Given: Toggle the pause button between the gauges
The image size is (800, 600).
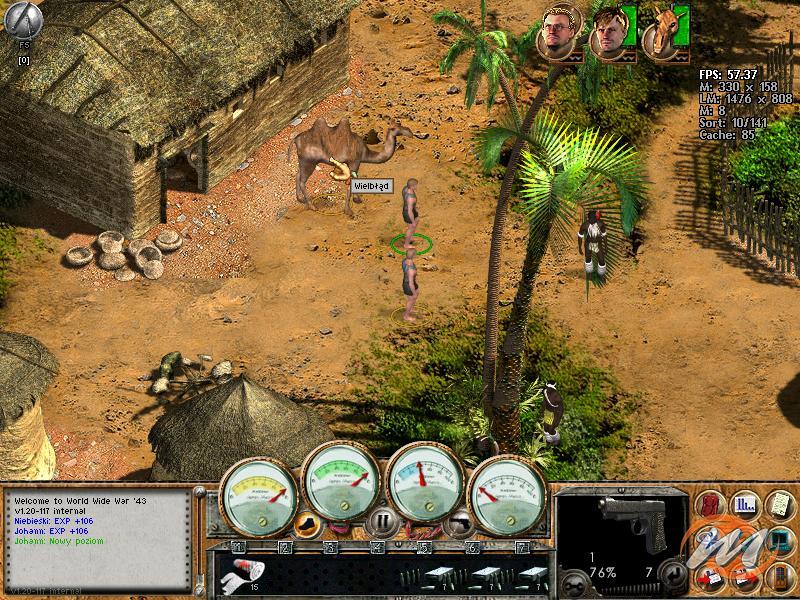Looking at the screenshot, I should [380, 521].
